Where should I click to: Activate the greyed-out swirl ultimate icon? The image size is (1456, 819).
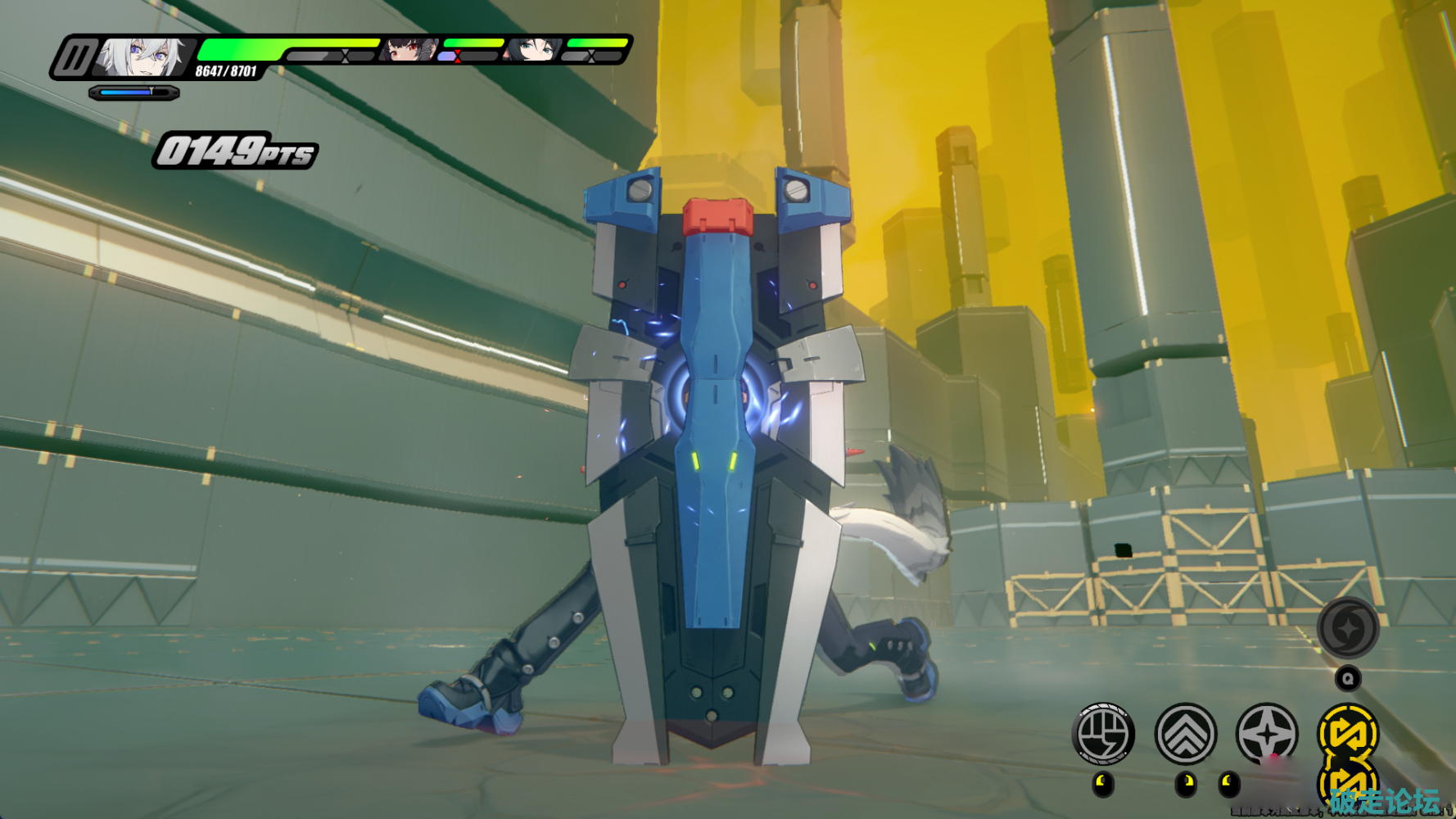[x=1347, y=628]
